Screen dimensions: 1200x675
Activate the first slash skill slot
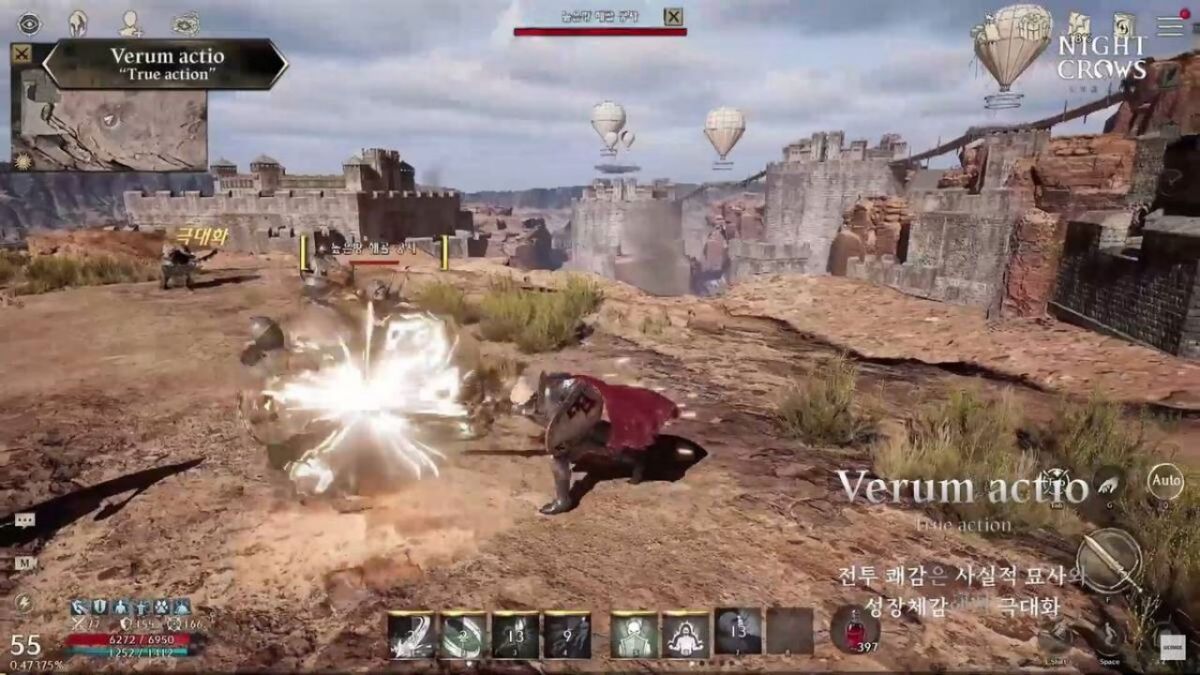[412, 634]
